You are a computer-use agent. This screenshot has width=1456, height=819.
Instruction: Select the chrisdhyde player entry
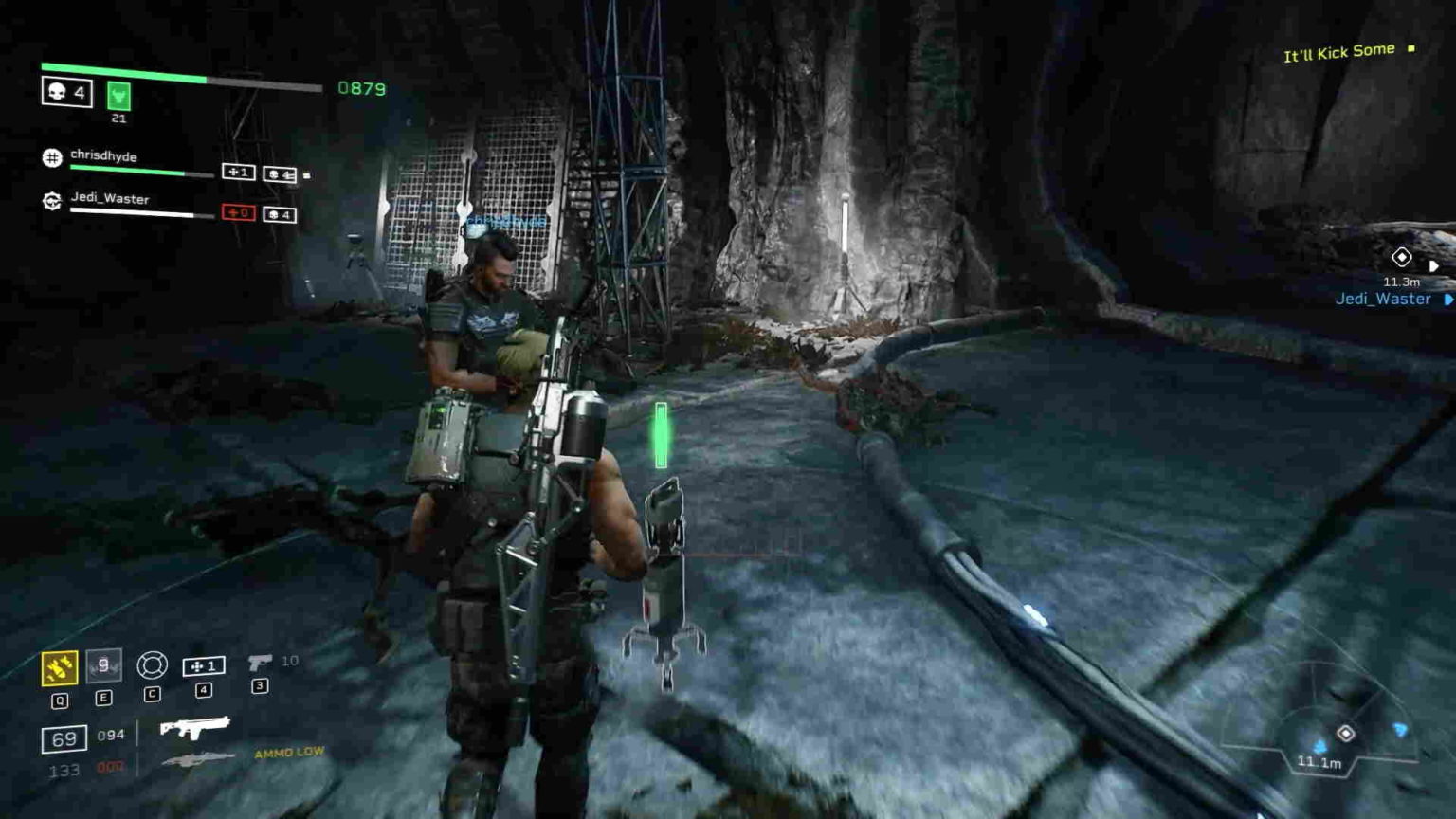pos(104,157)
